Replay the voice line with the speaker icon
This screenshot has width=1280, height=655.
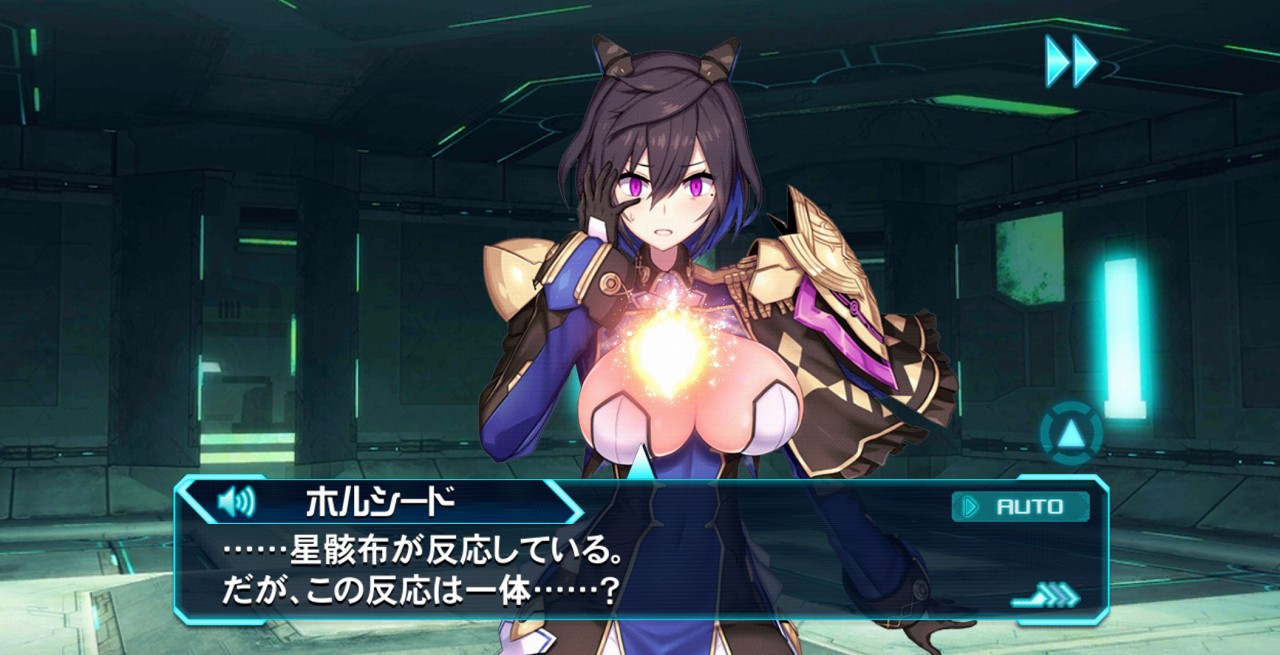click(236, 501)
